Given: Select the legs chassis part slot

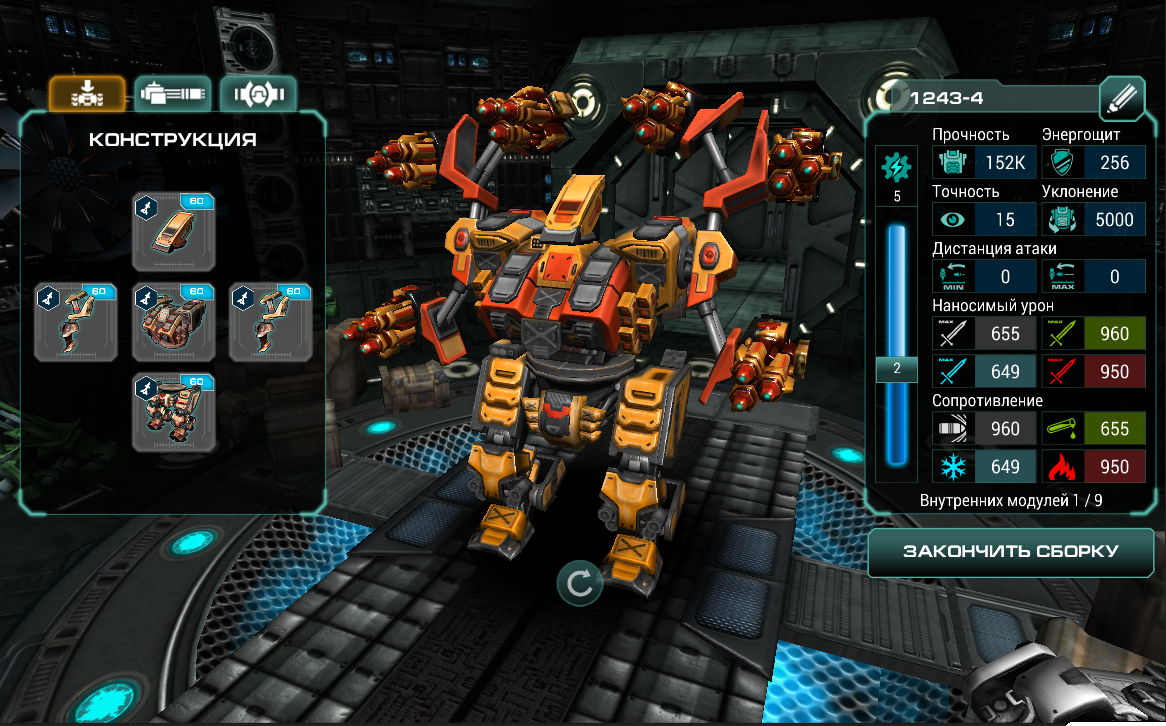Looking at the screenshot, I should pyautogui.click(x=173, y=411).
